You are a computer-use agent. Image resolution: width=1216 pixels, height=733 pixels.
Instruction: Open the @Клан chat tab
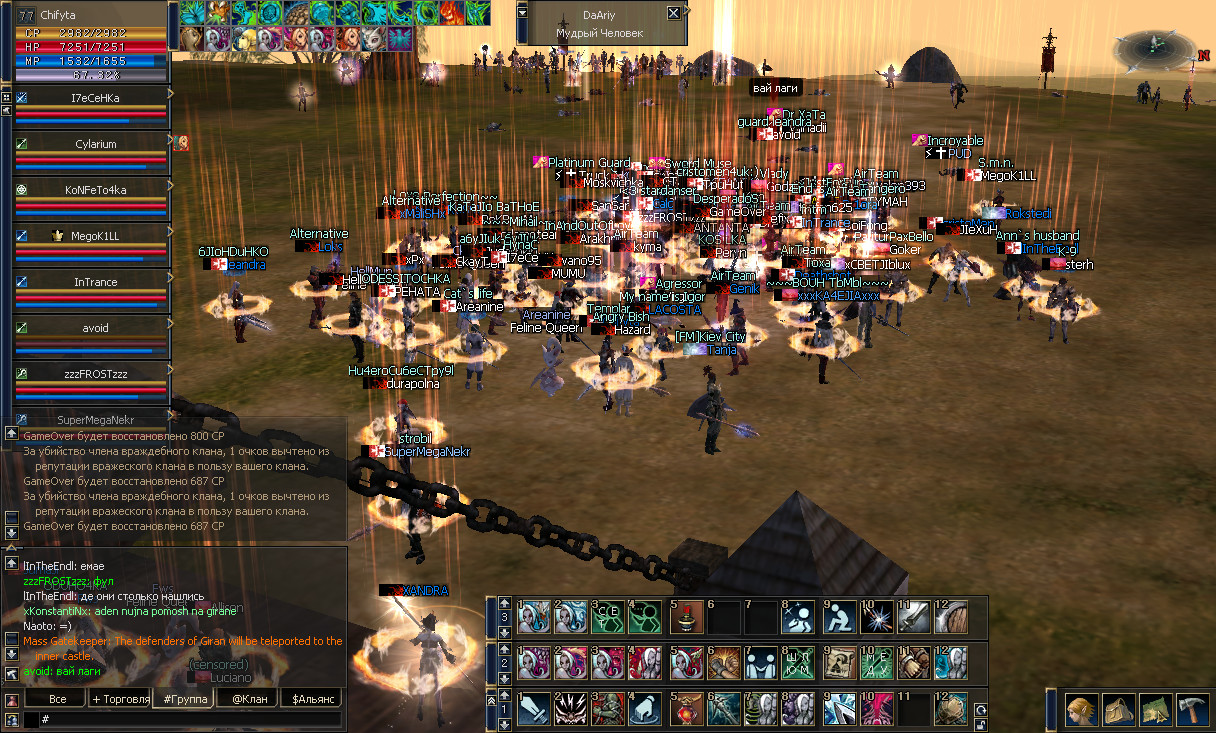(x=246, y=698)
